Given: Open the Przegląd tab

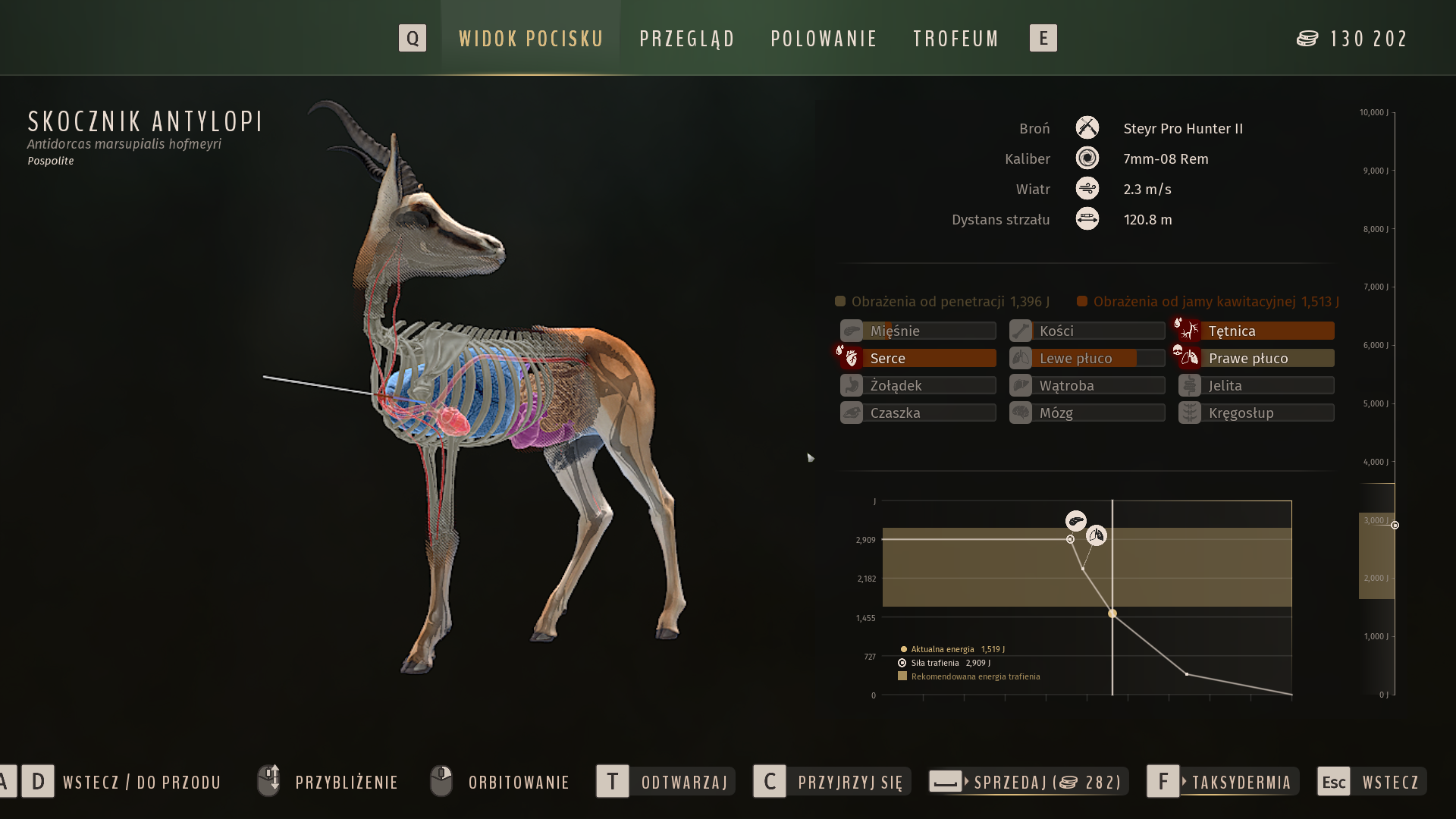Looking at the screenshot, I should [x=687, y=39].
